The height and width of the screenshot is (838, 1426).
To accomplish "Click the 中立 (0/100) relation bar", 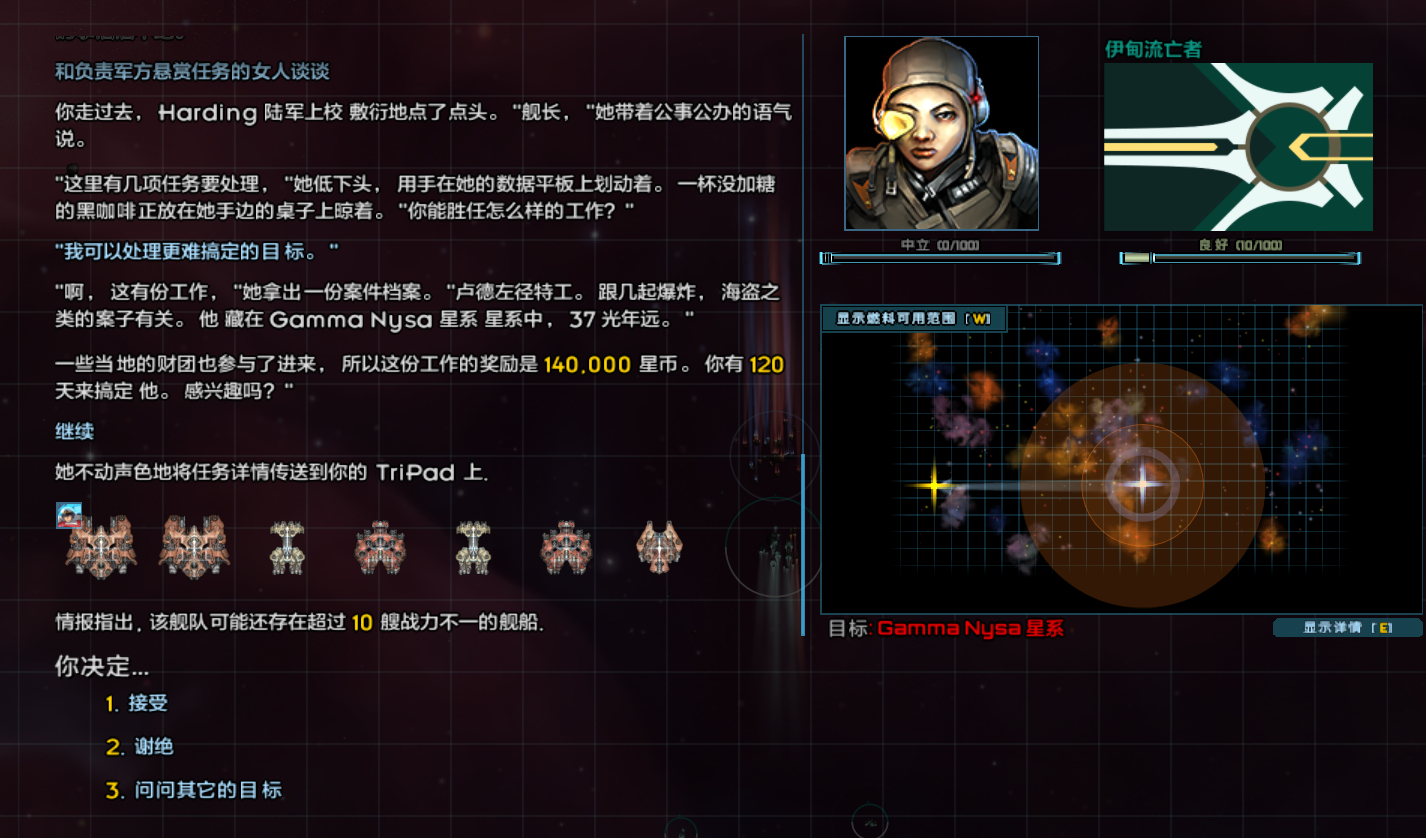I will 940,258.
